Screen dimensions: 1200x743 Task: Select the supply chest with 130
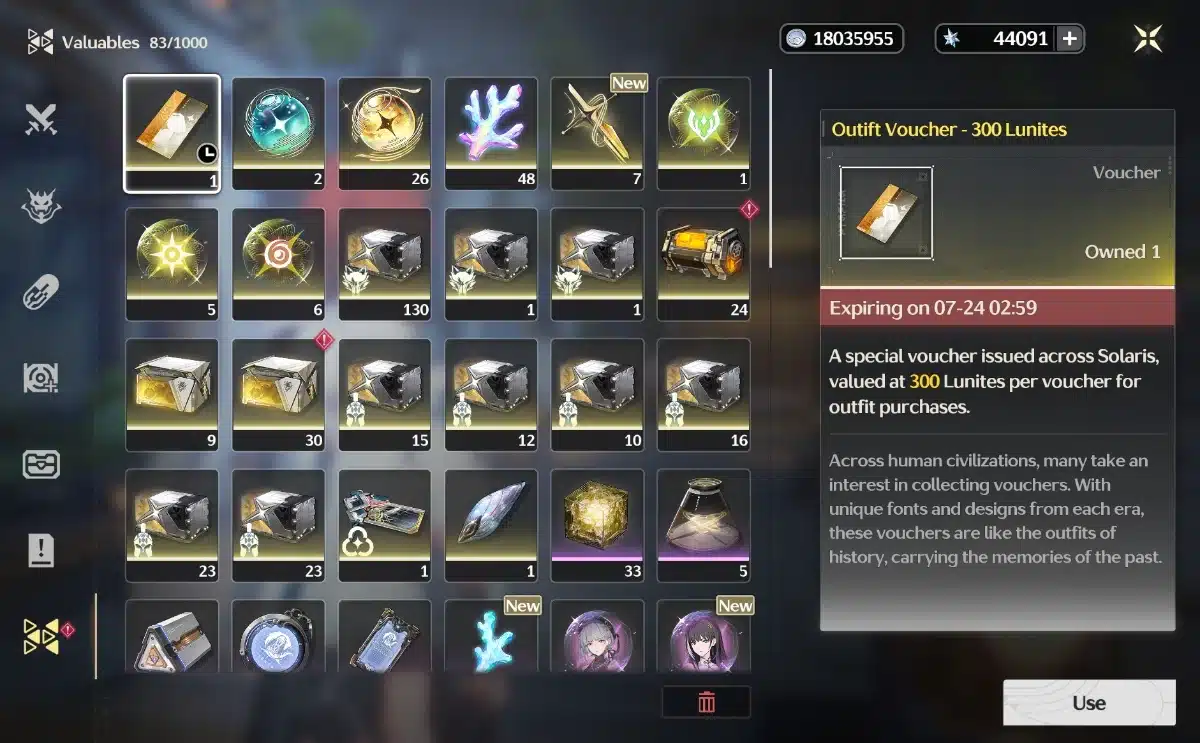(385, 264)
